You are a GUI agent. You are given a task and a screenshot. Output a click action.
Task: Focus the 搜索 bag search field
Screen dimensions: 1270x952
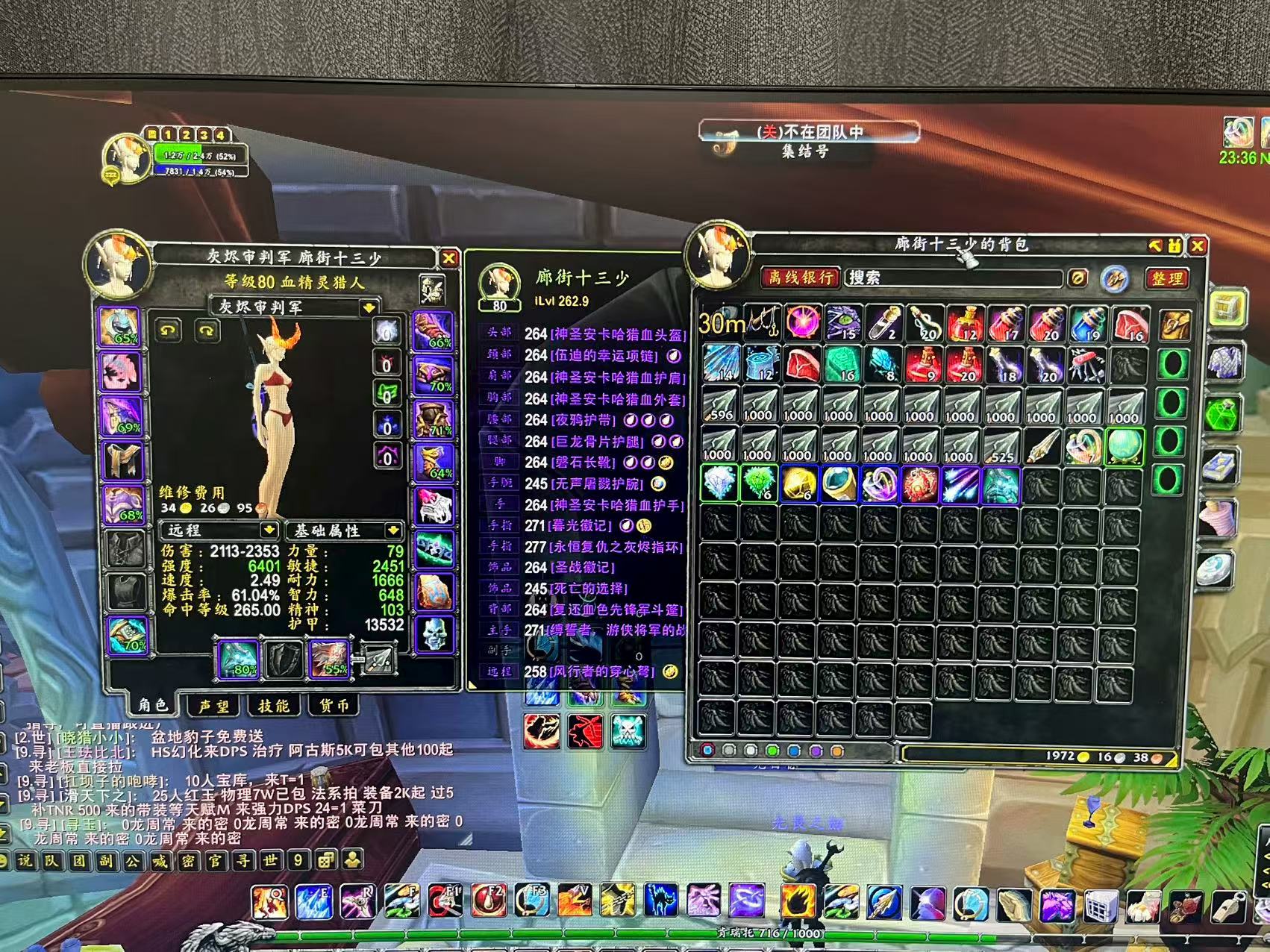click(x=953, y=278)
